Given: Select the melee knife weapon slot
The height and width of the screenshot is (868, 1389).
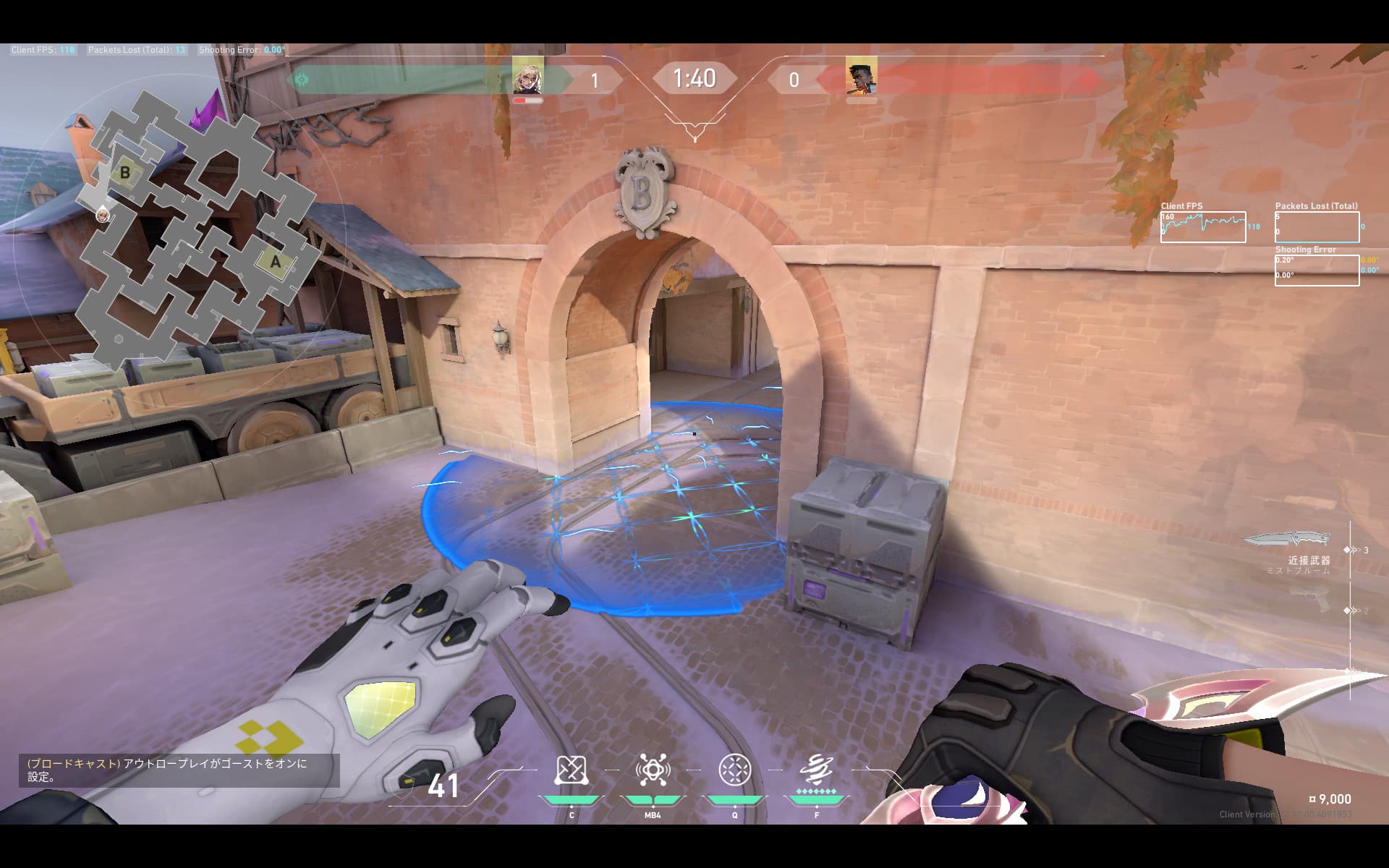Looking at the screenshot, I should (1288, 539).
